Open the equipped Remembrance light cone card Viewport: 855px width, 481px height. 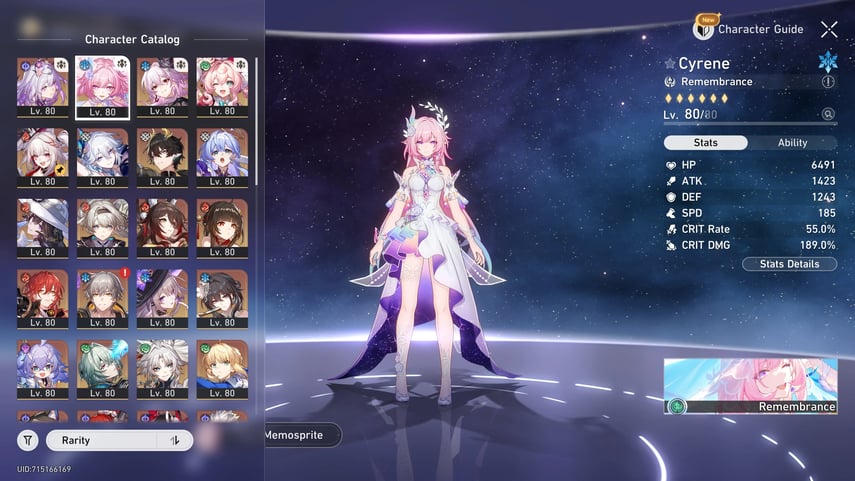(x=750, y=386)
